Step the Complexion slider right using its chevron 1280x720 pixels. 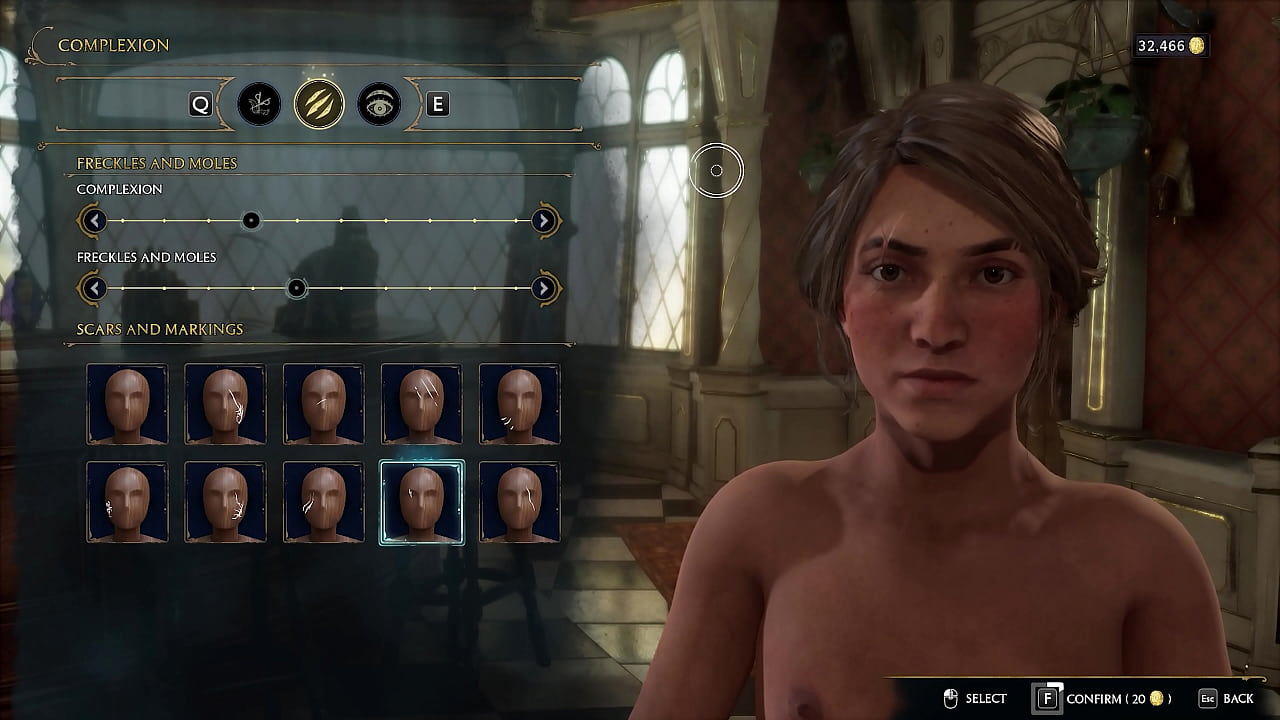(x=543, y=220)
